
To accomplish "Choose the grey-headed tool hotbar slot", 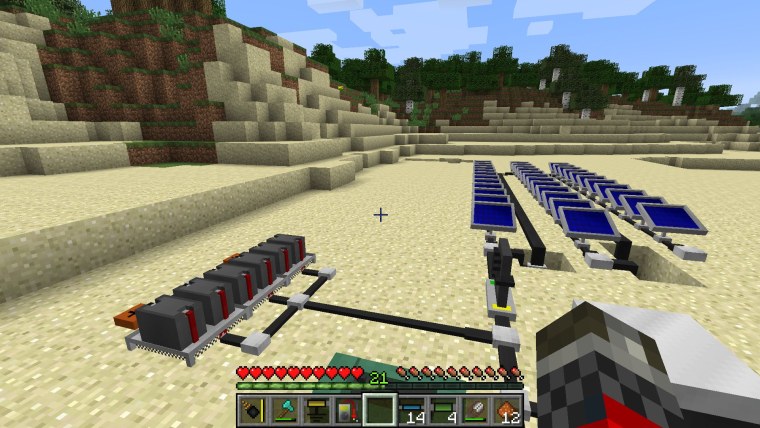I will [475, 409].
